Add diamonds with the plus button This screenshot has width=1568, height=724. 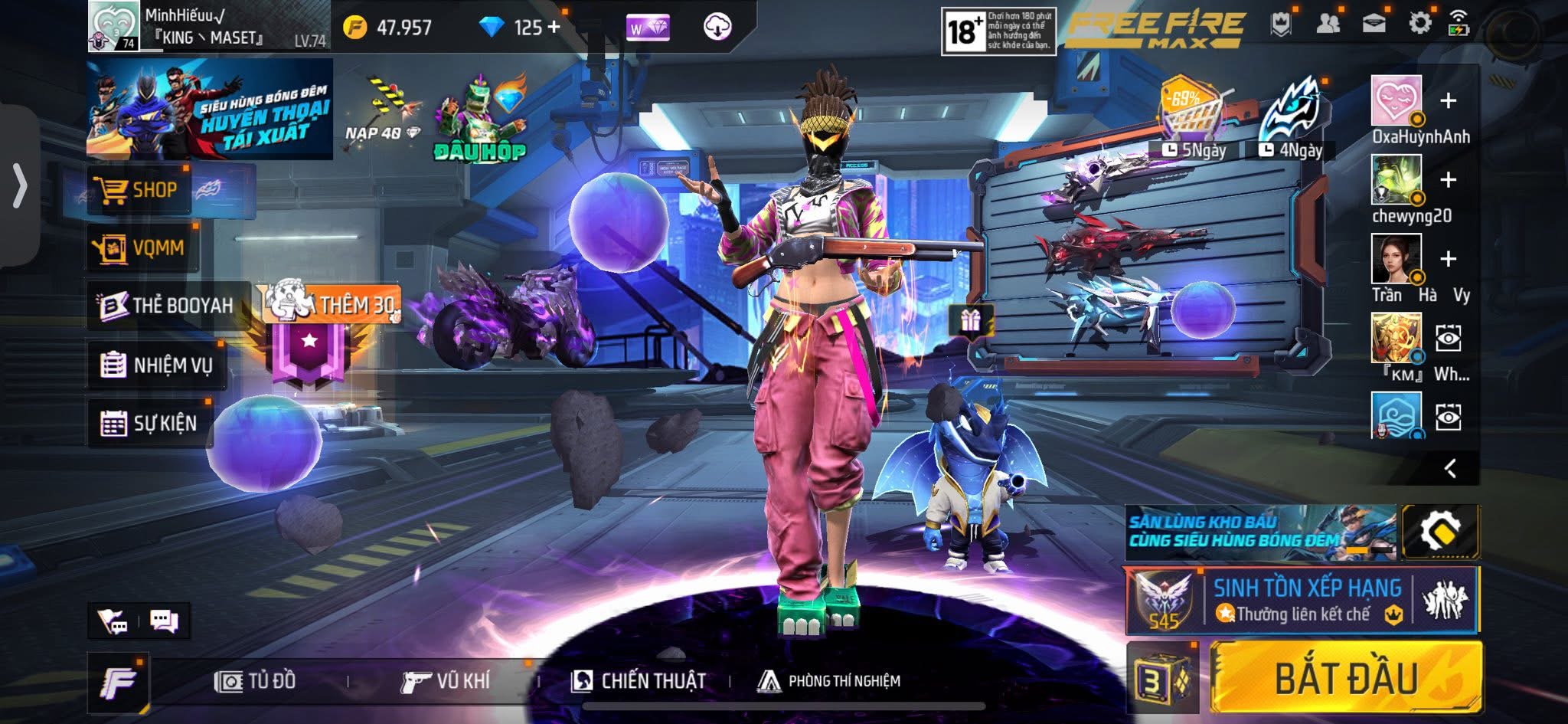coord(553,28)
